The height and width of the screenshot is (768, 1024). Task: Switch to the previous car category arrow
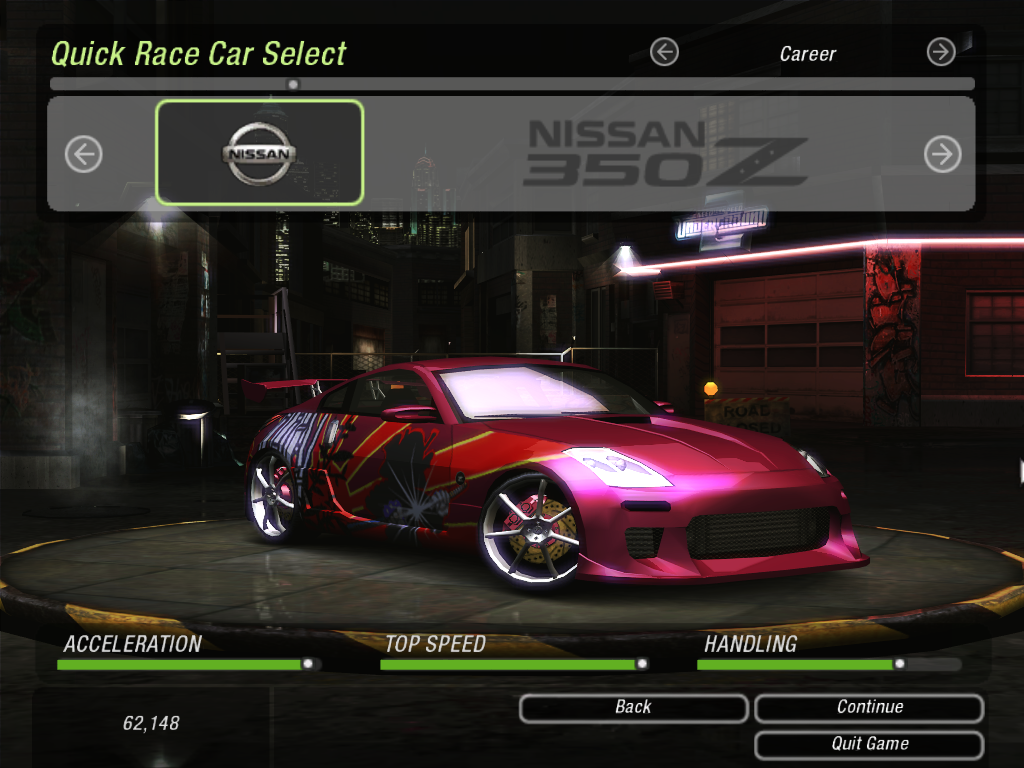pyautogui.click(x=664, y=52)
